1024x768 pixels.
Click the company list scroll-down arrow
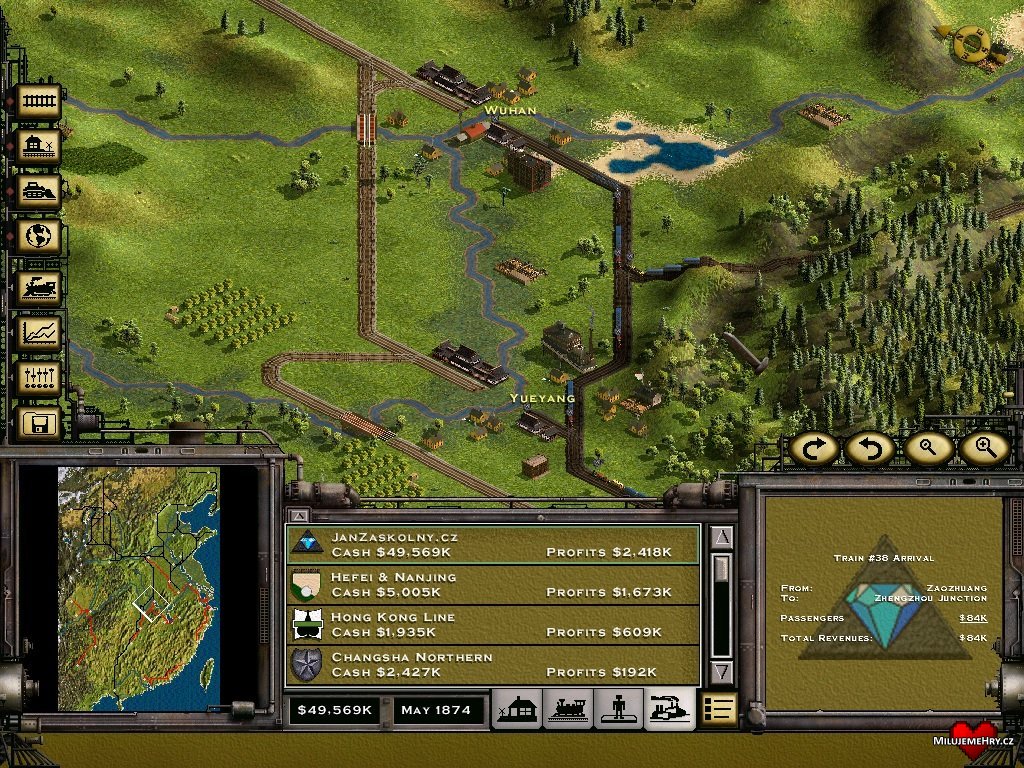tap(723, 671)
